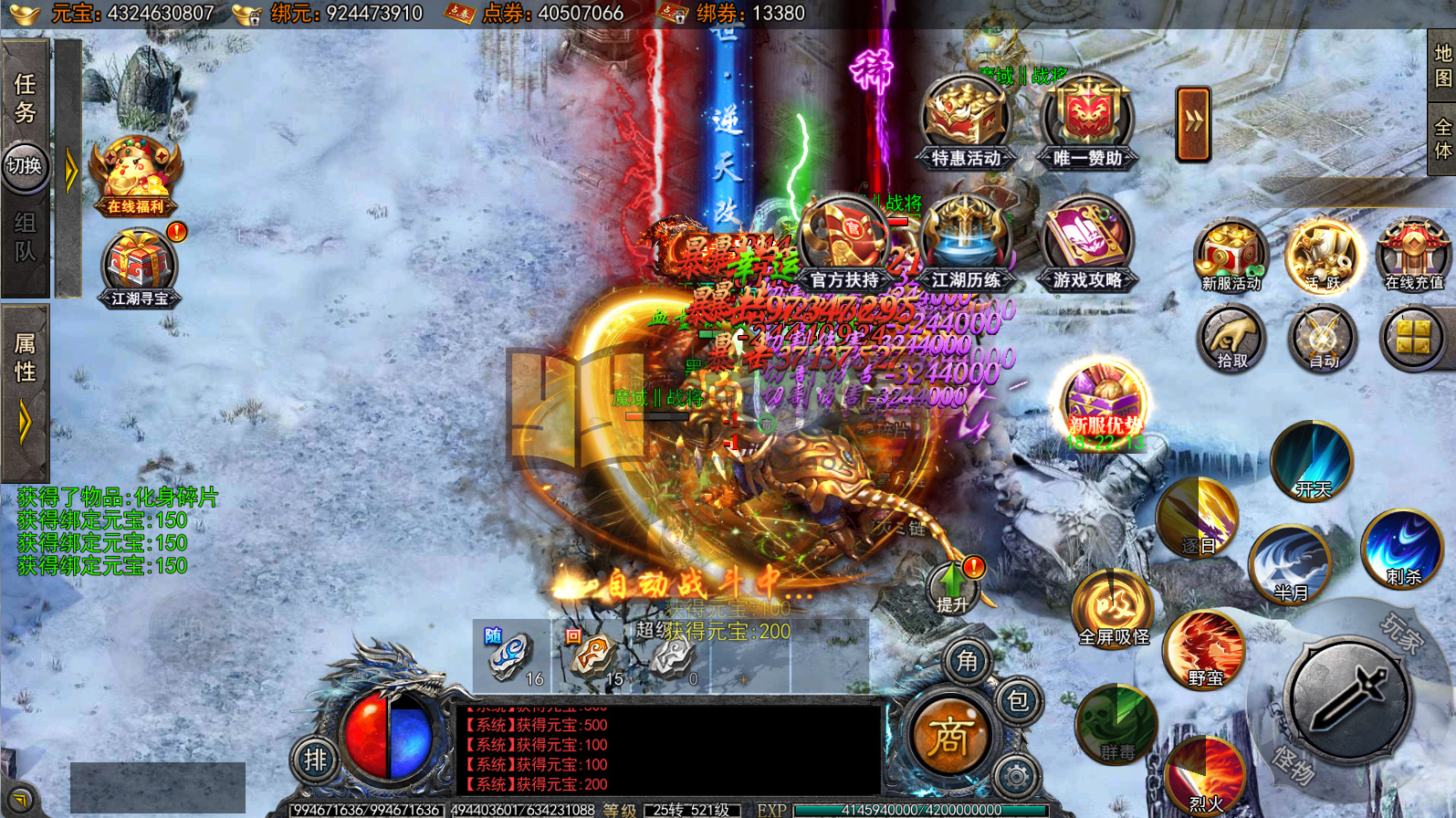
Task: Switch to the 组队 team tab
Action: pos(25,236)
